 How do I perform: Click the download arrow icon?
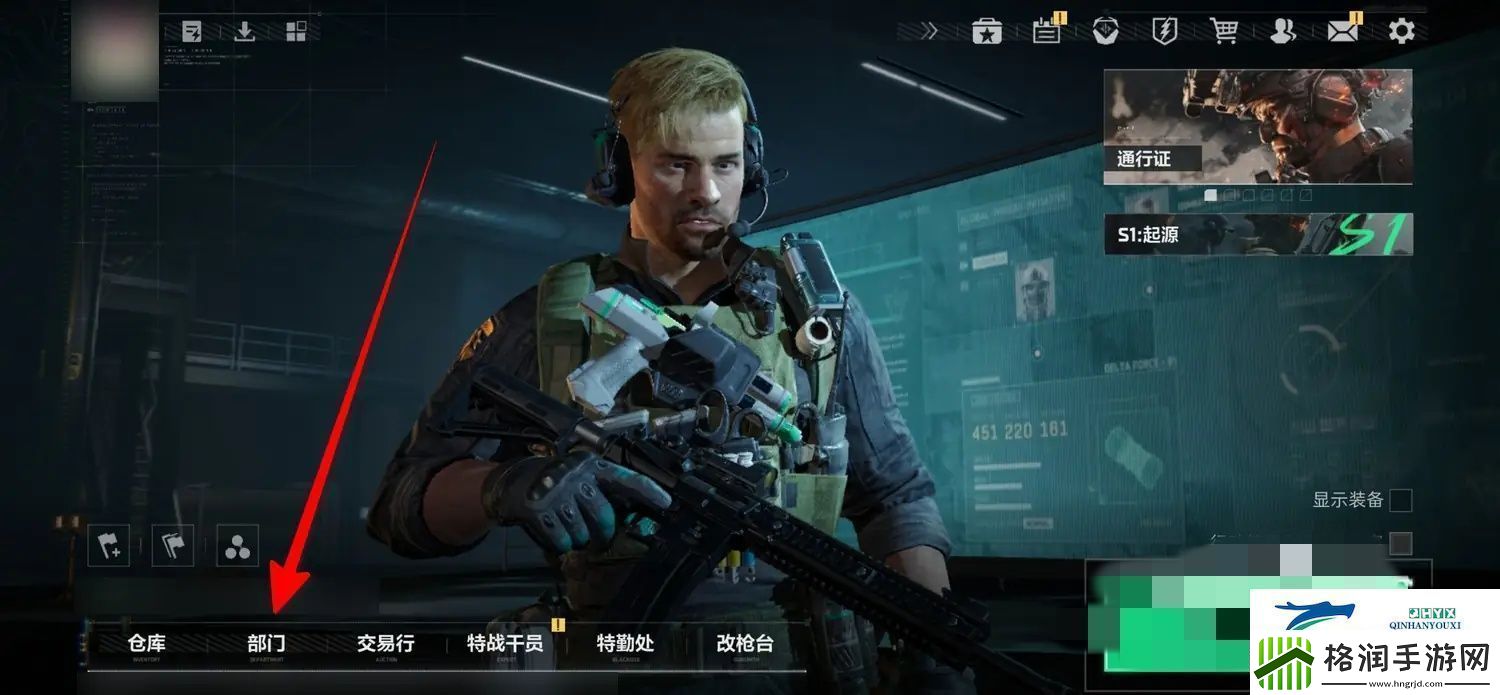click(x=244, y=31)
